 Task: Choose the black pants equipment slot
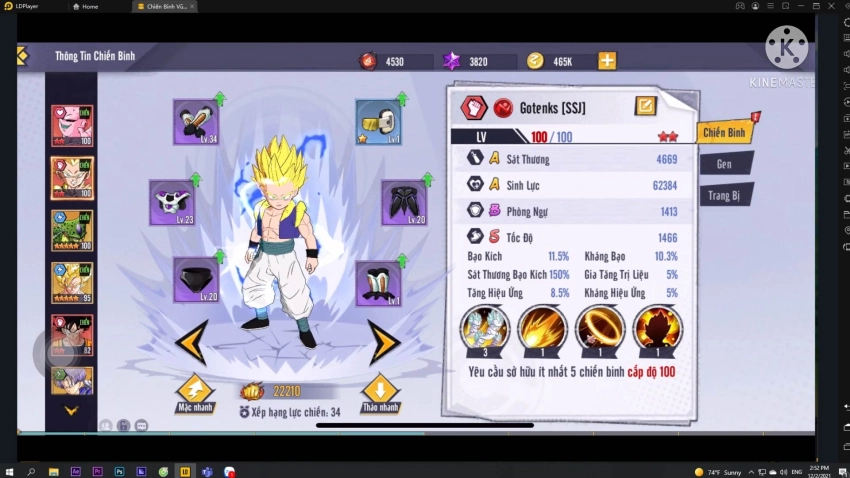404,203
